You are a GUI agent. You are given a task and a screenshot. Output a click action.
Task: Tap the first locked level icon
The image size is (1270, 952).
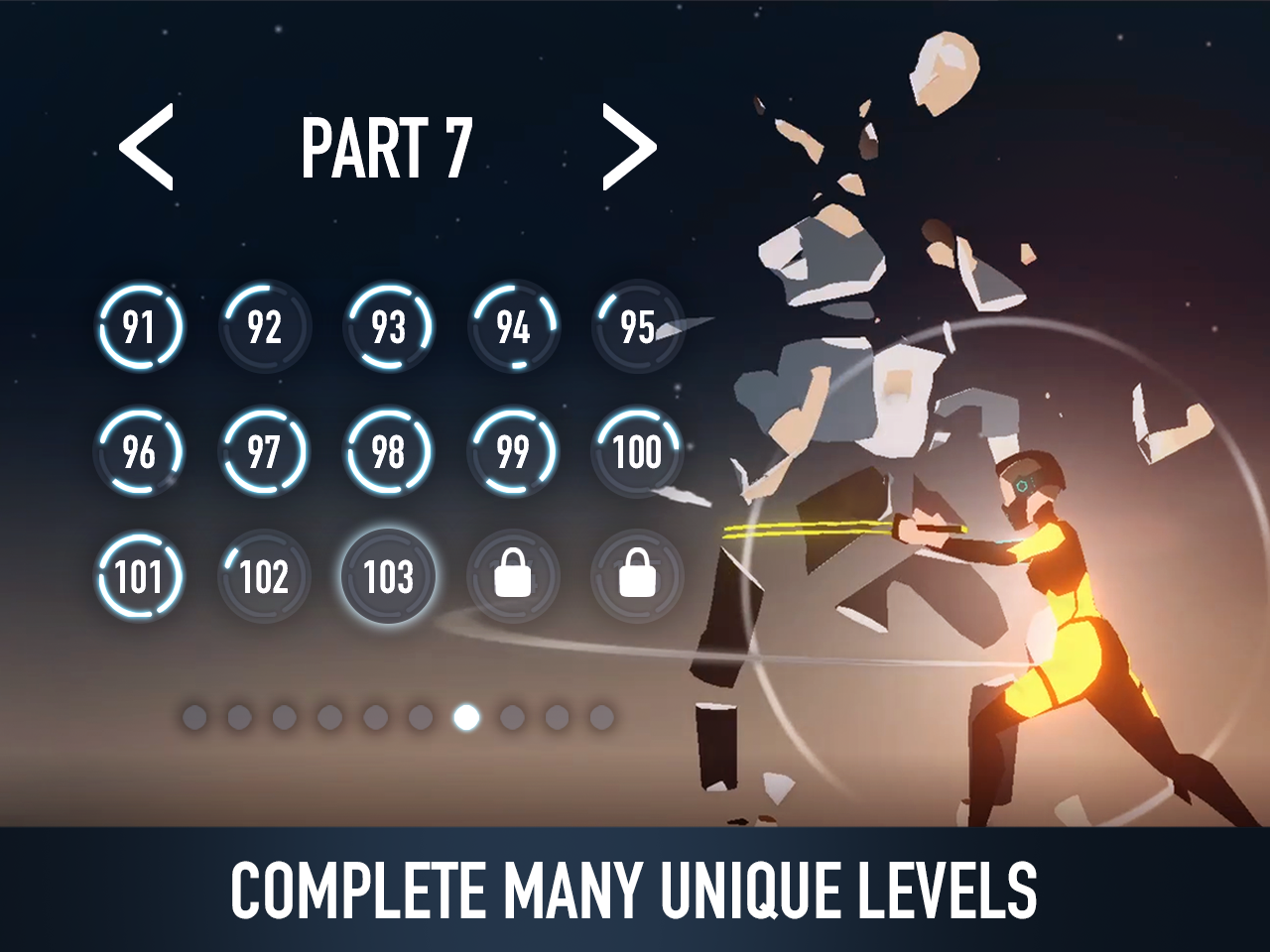512,575
